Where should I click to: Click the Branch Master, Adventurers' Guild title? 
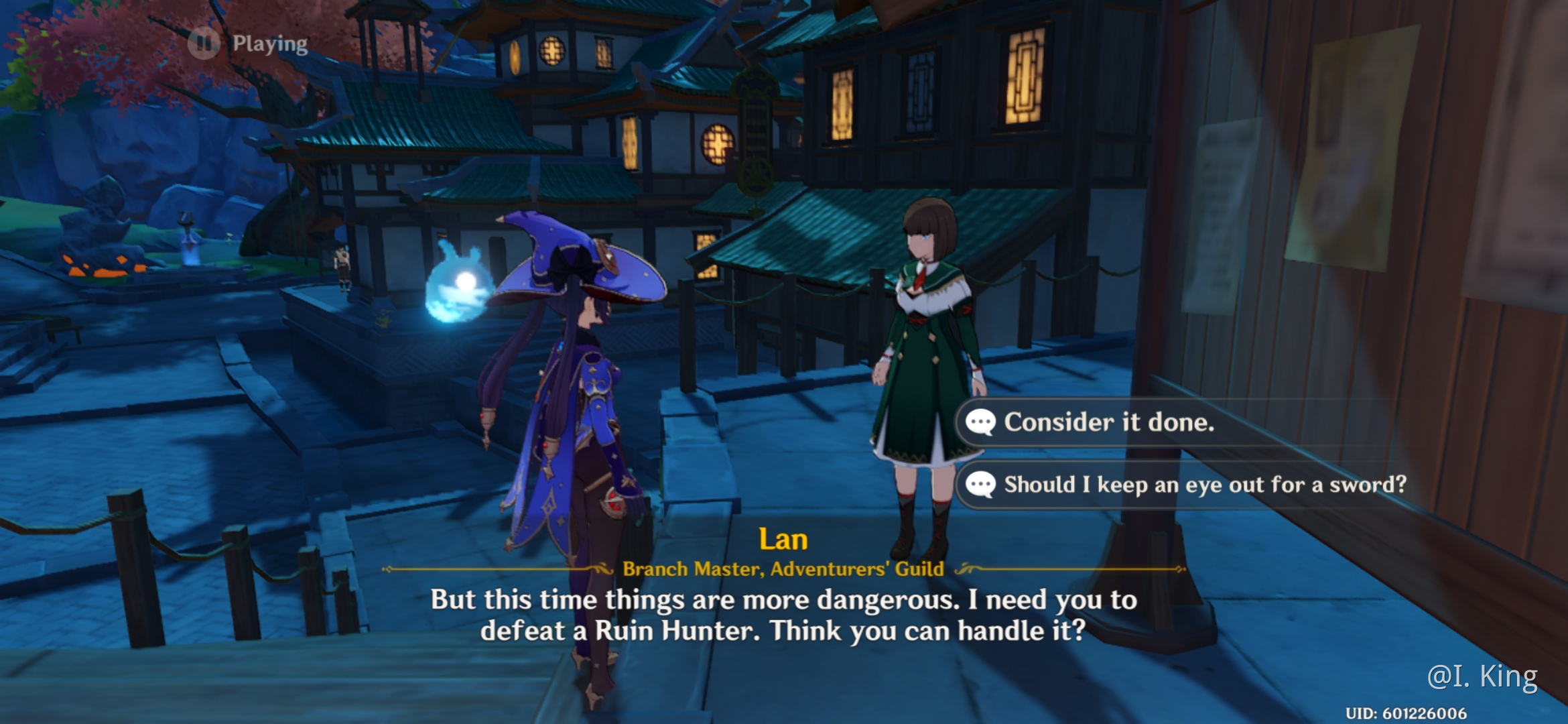(781, 568)
